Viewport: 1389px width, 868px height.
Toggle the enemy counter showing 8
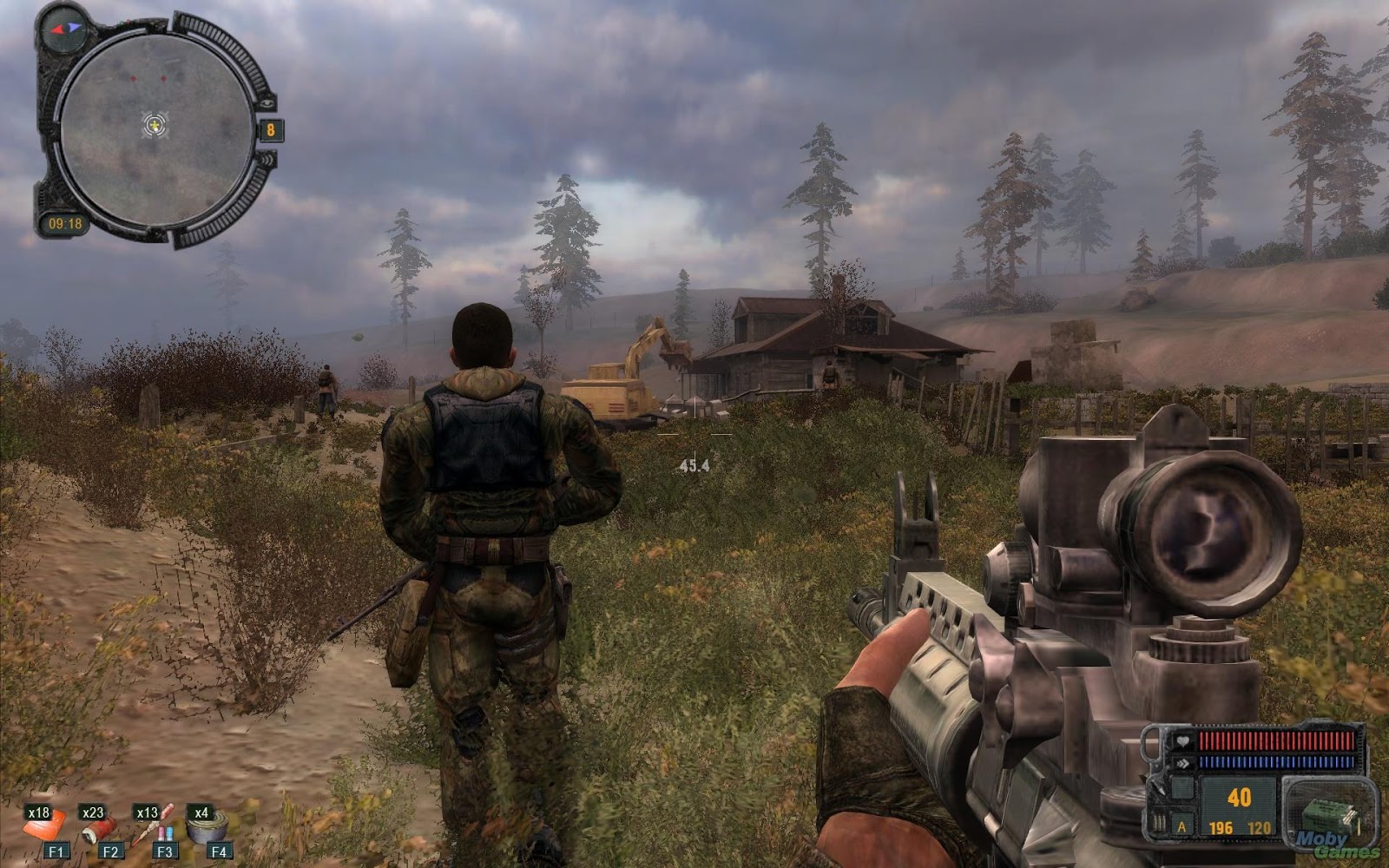click(x=272, y=128)
